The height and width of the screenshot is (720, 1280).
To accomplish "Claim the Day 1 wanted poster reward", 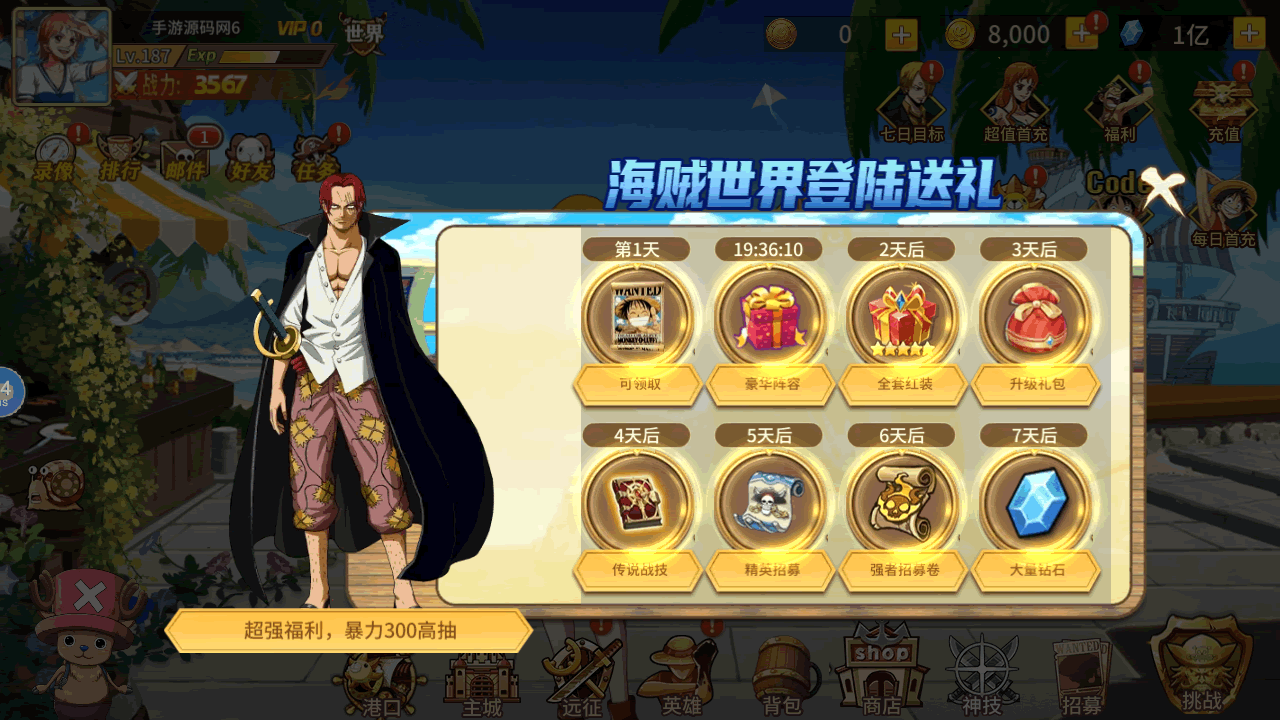I will tap(637, 317).
